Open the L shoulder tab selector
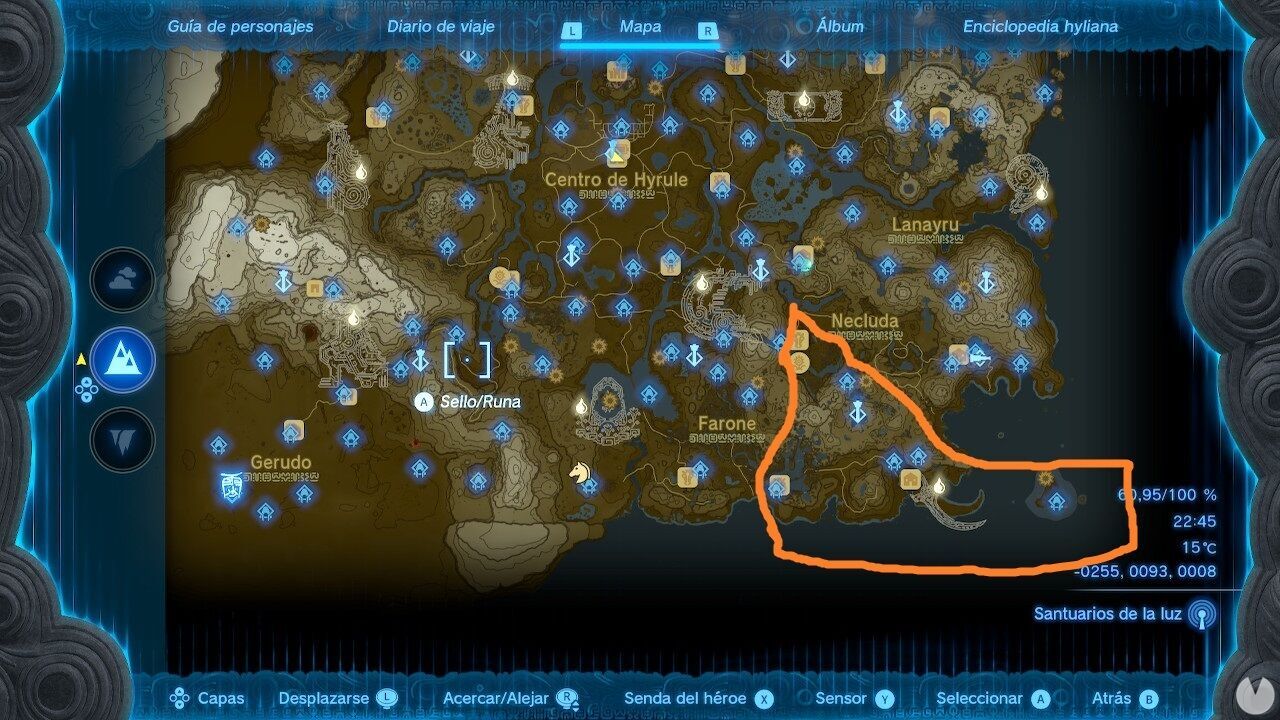 573,31
